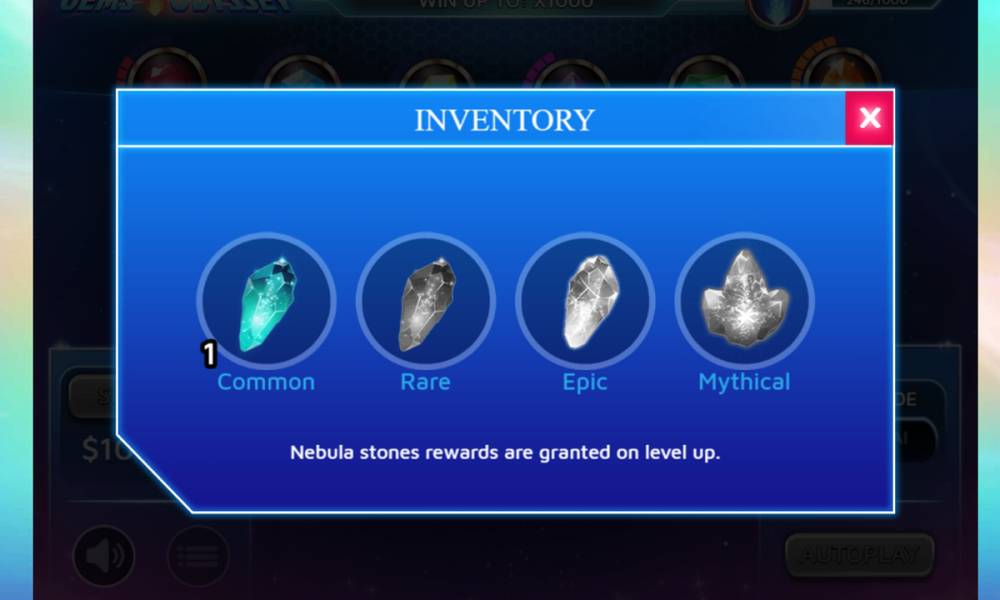Pick the Epic nebula stone
This screenshot has width=1000, height=600.
tap(585, 301)
